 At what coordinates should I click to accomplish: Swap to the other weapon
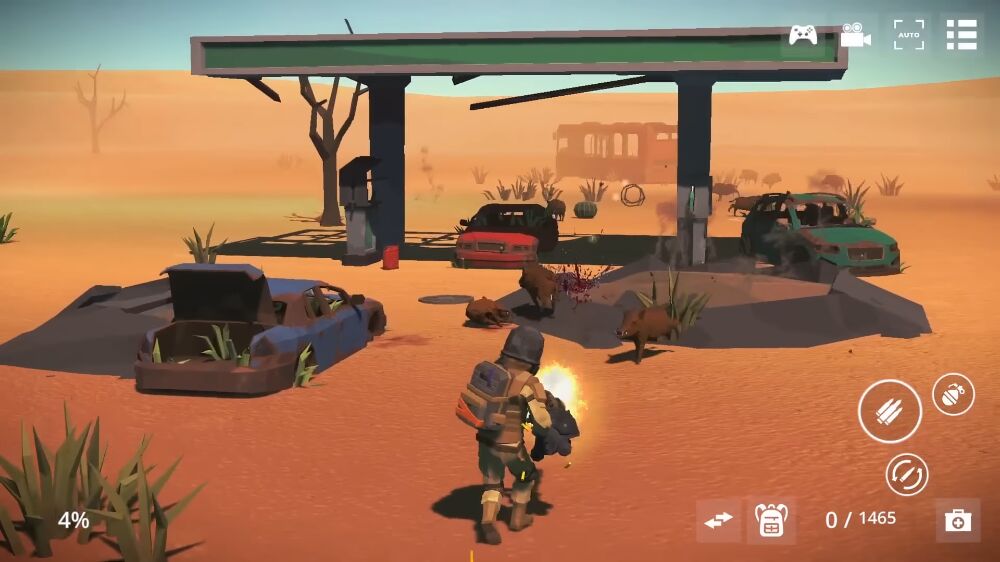point(718,520)
